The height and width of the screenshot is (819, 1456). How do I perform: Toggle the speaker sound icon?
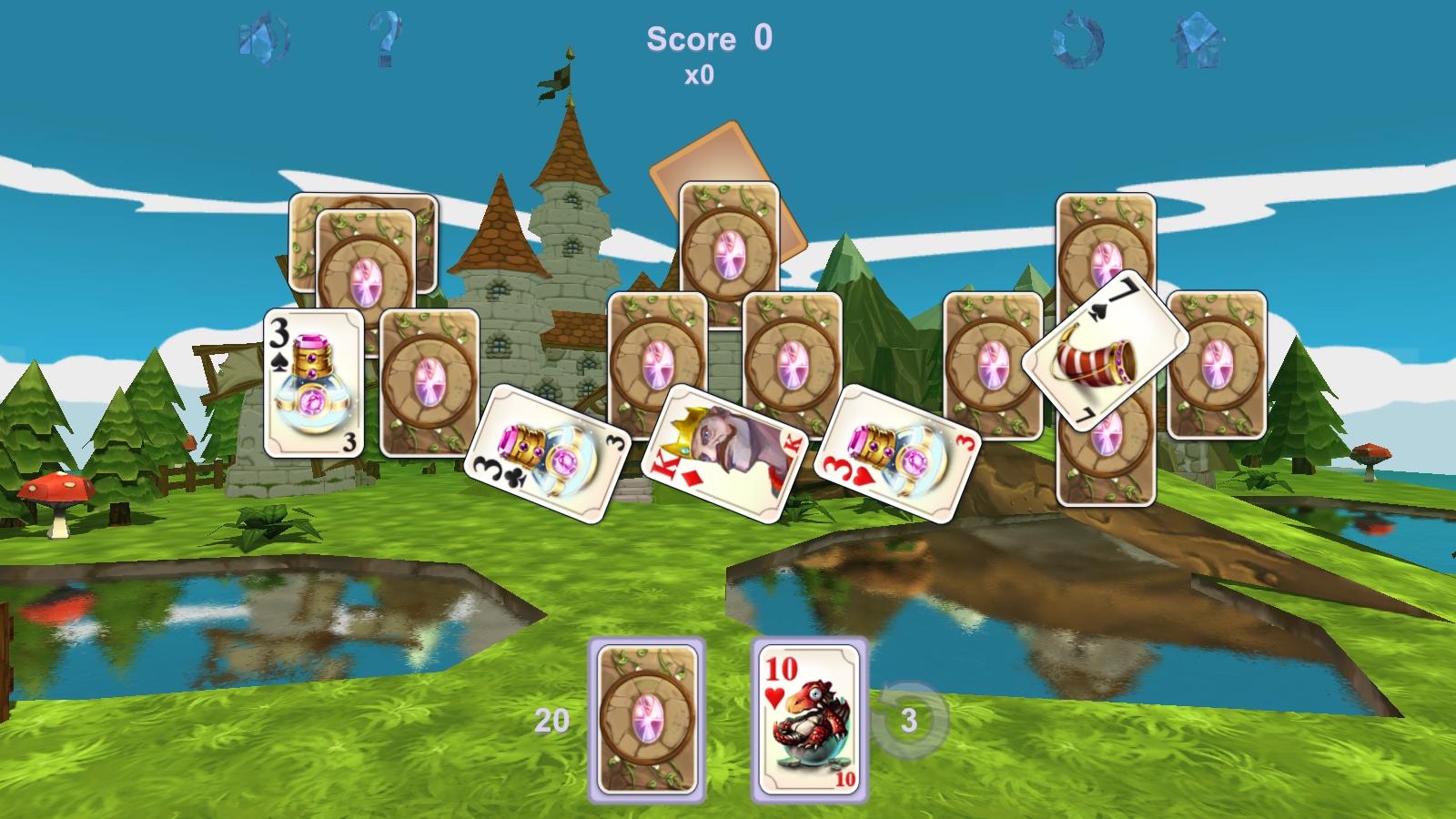[x=263, y=38]
